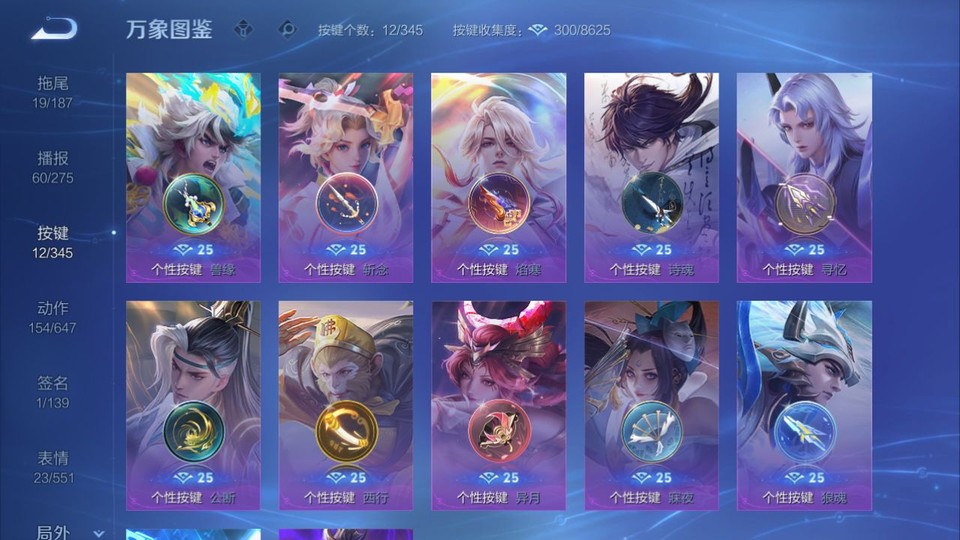The height and width of the screenshot is (540, 960).
Task: Select the 深夜 button skin card
Action: click(651, 405)
